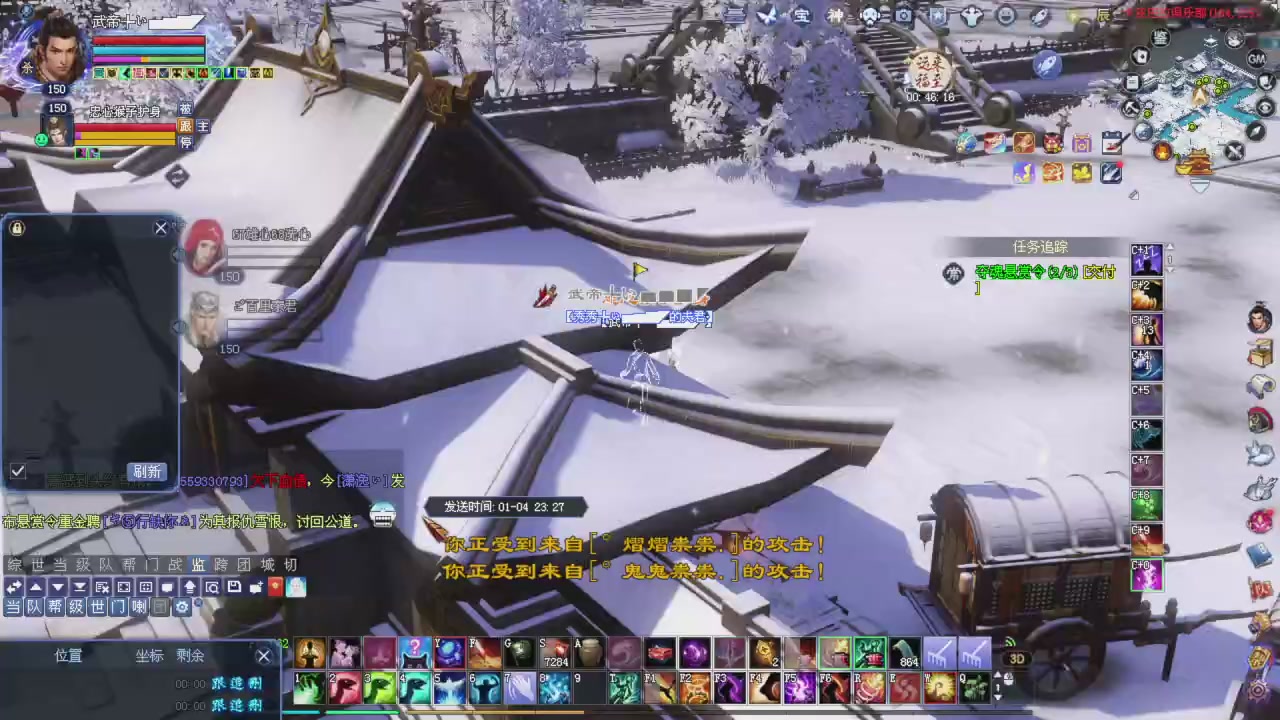Switch to the 世 chat tab
This screenshot has width=1280, height=720.
[x=37, y=565]
